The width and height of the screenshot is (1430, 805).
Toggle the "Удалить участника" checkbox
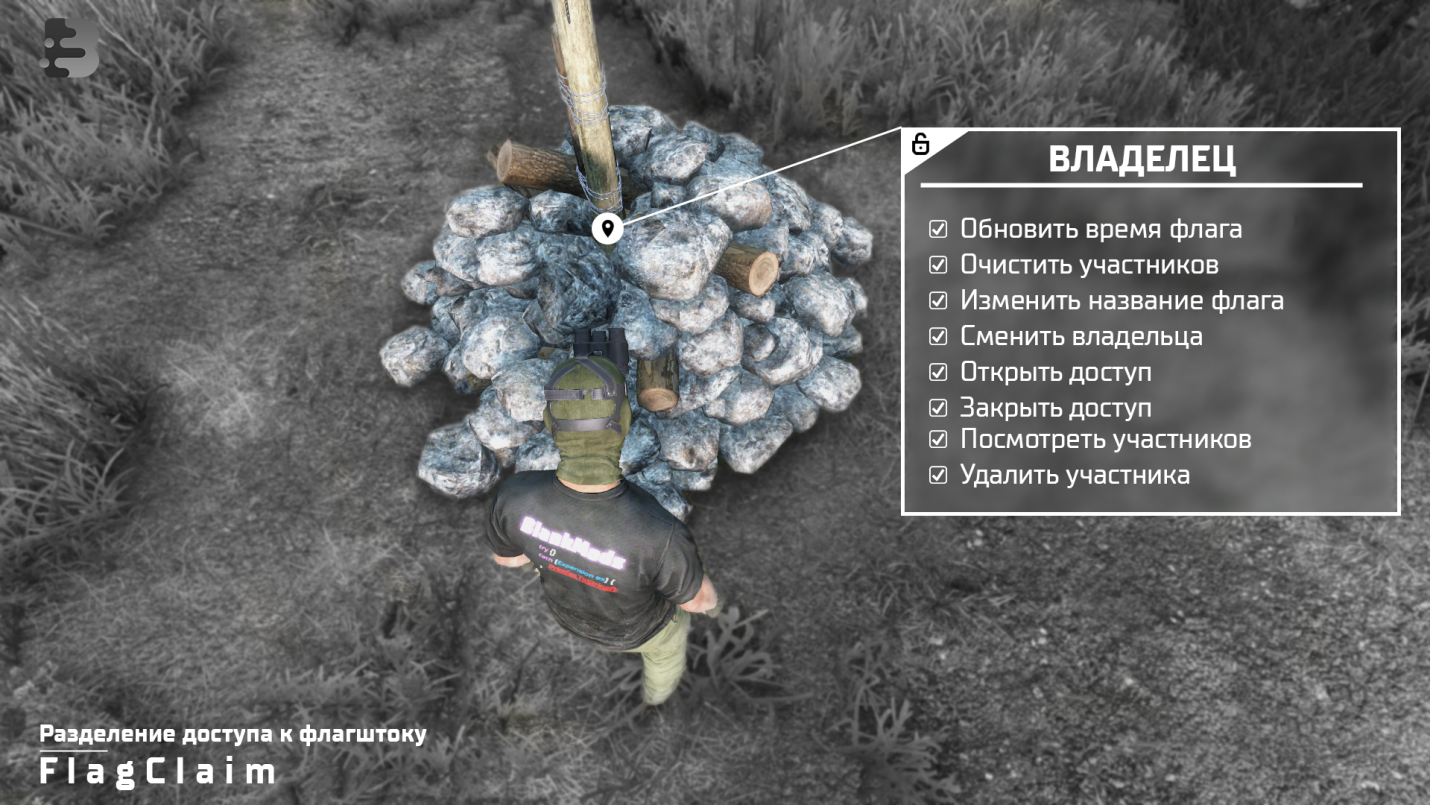(x=938, y=475)
